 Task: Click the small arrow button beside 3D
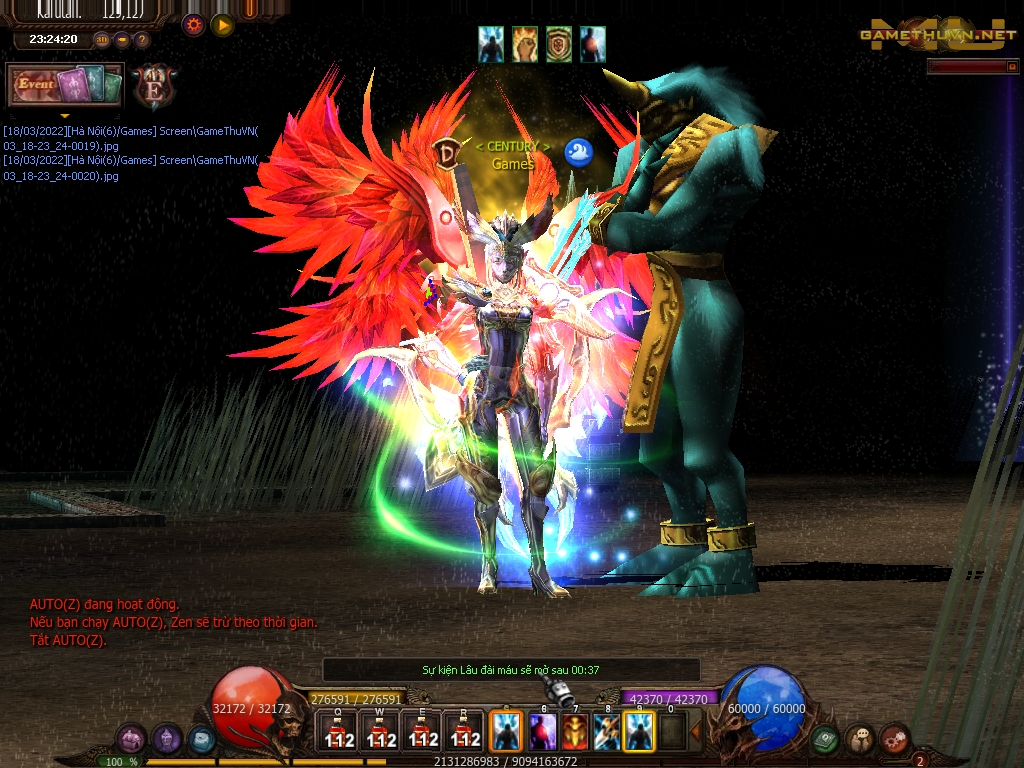[x=122, y=40]
